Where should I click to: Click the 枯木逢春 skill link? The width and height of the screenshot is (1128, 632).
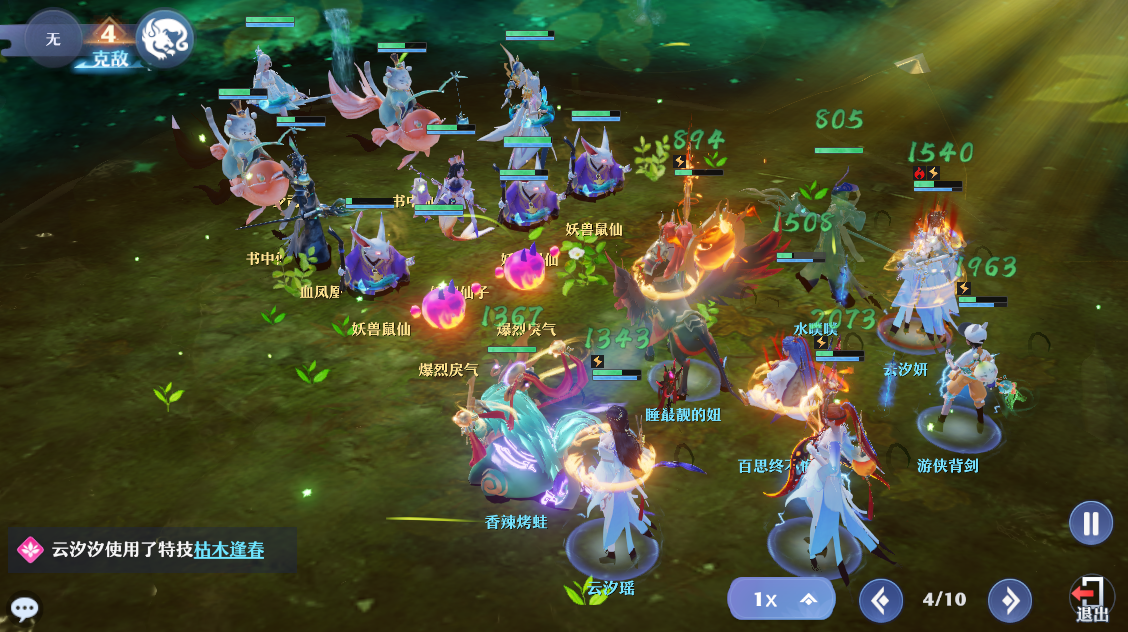pyautogui.click(x=229, y=549)
